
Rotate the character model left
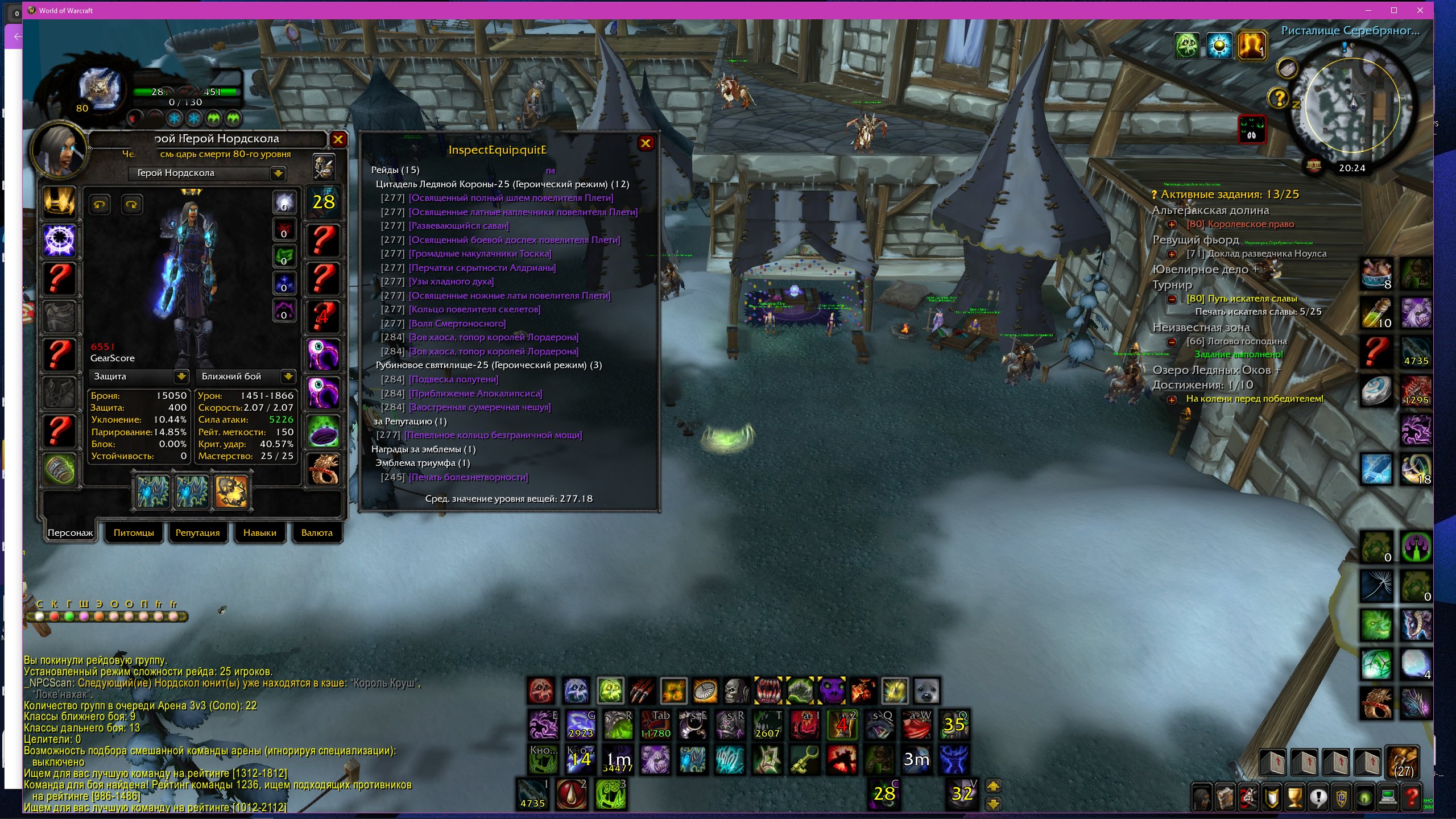click(100, 205)
